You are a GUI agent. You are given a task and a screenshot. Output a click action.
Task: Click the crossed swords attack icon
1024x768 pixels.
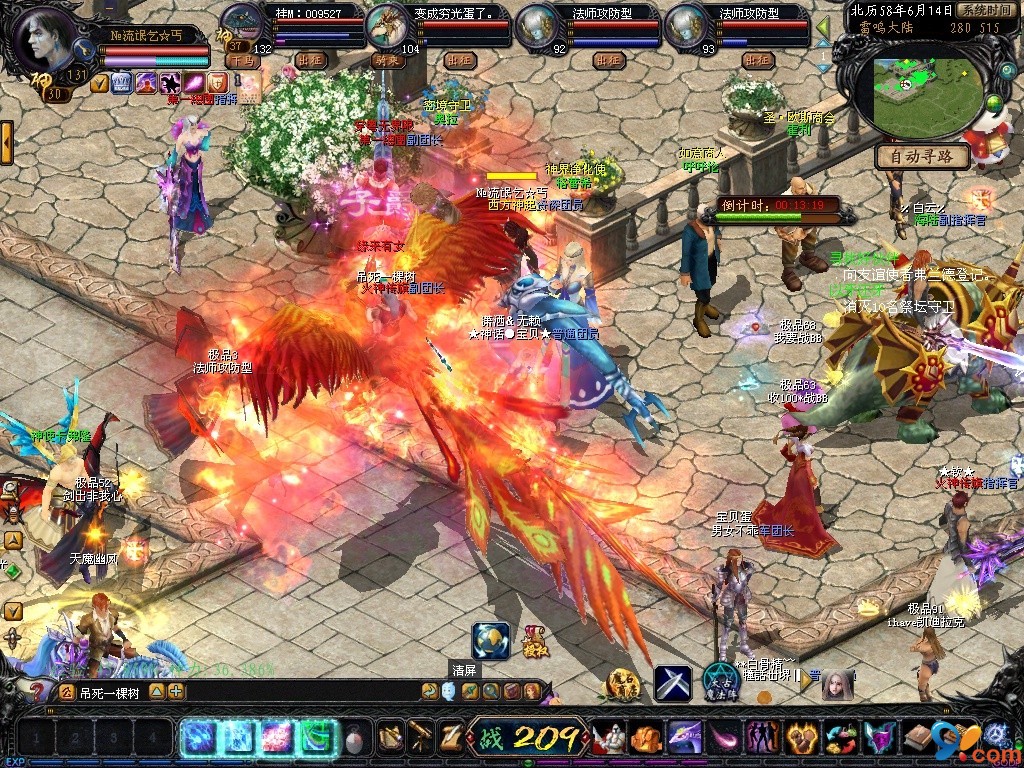673,682
